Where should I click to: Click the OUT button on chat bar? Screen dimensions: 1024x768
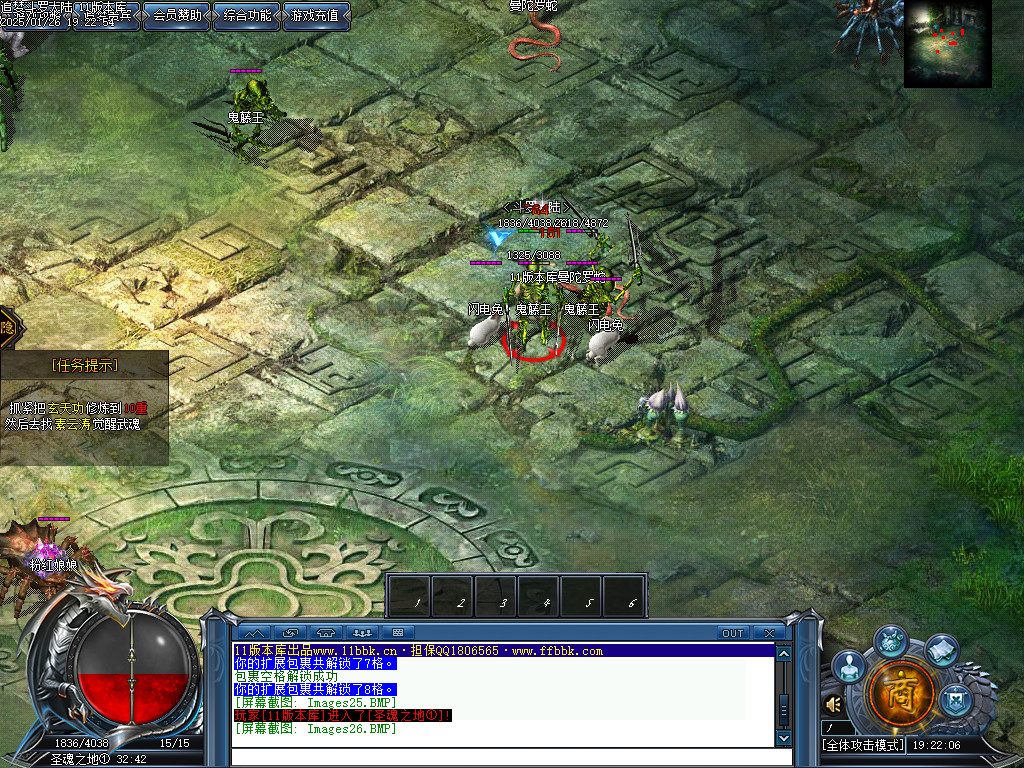pyautogui.click(x=733, y=633)
